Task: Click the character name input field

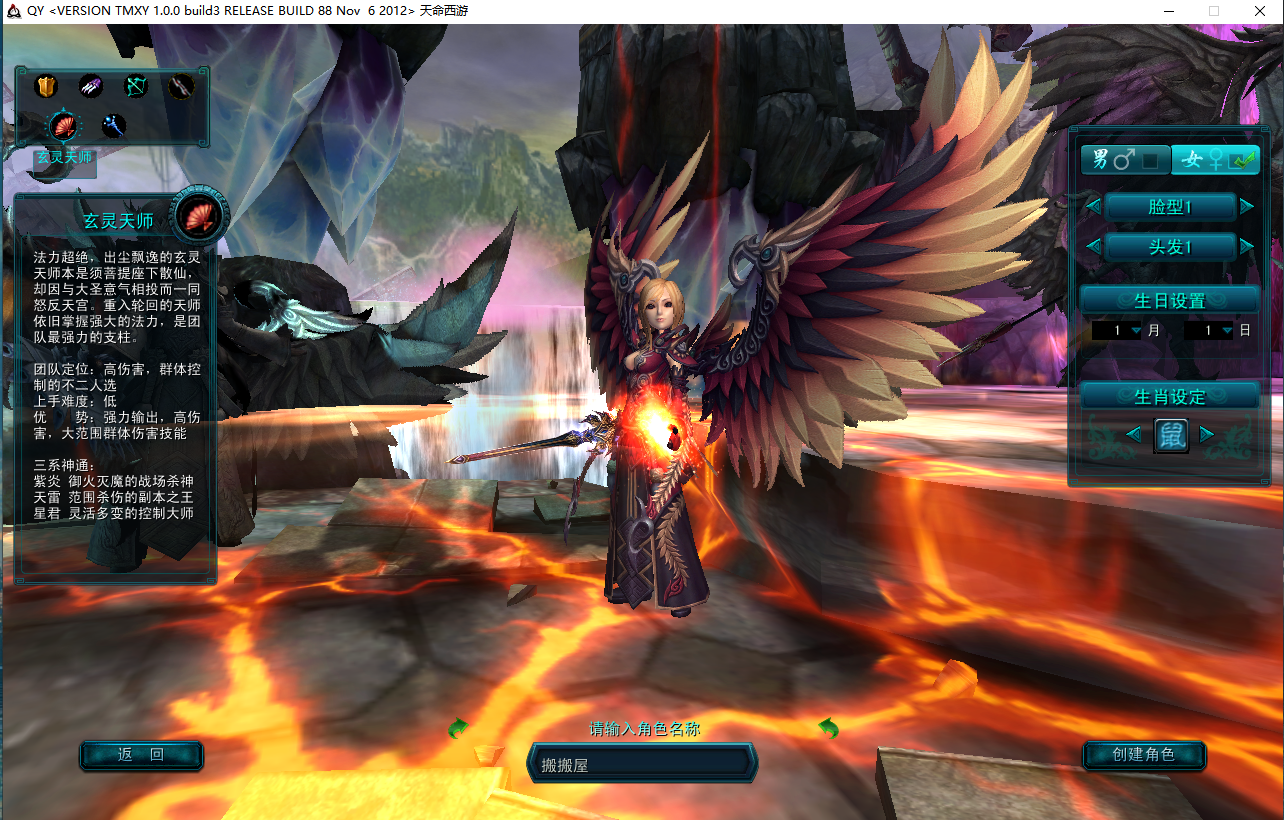Action: [x=642, y=765]
